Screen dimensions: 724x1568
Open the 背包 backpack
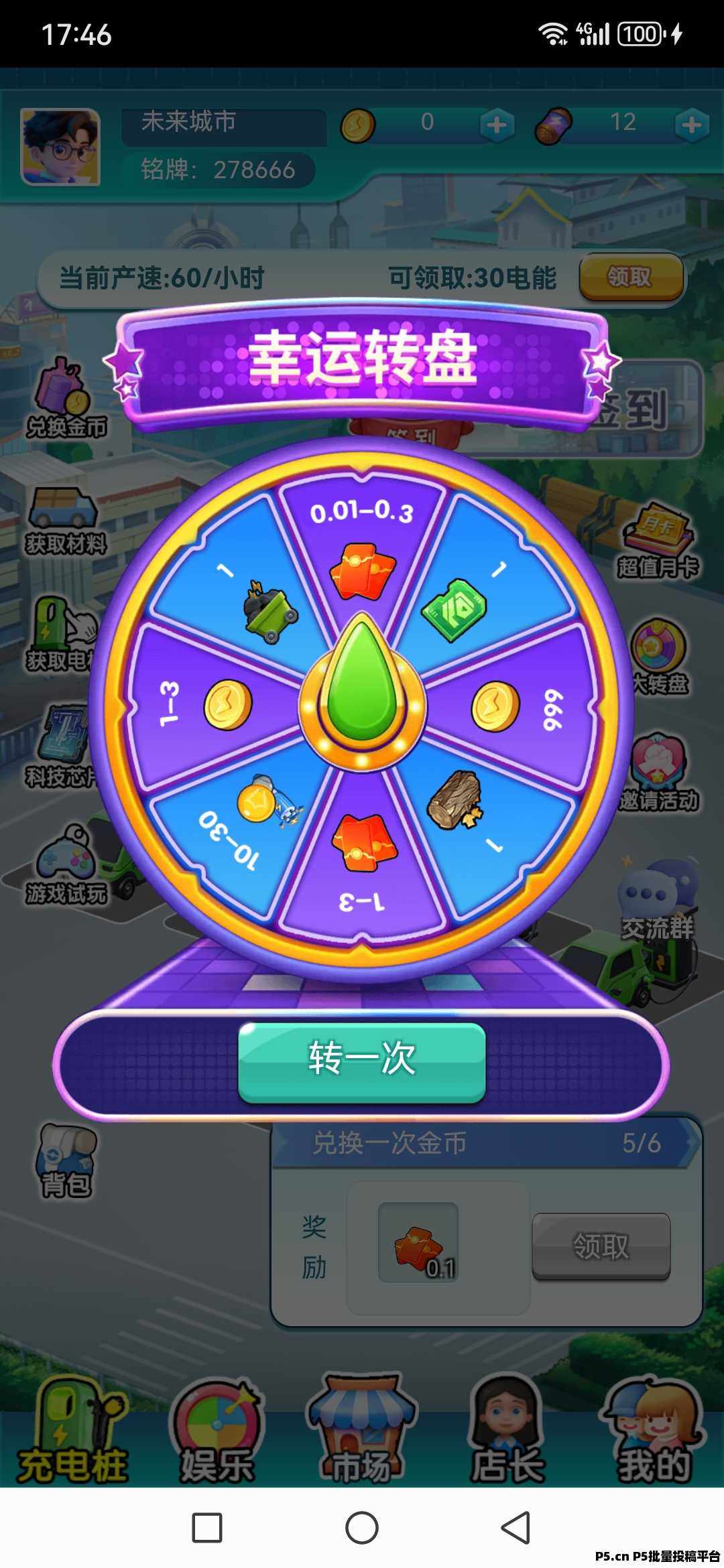[x=65, y=1161]
